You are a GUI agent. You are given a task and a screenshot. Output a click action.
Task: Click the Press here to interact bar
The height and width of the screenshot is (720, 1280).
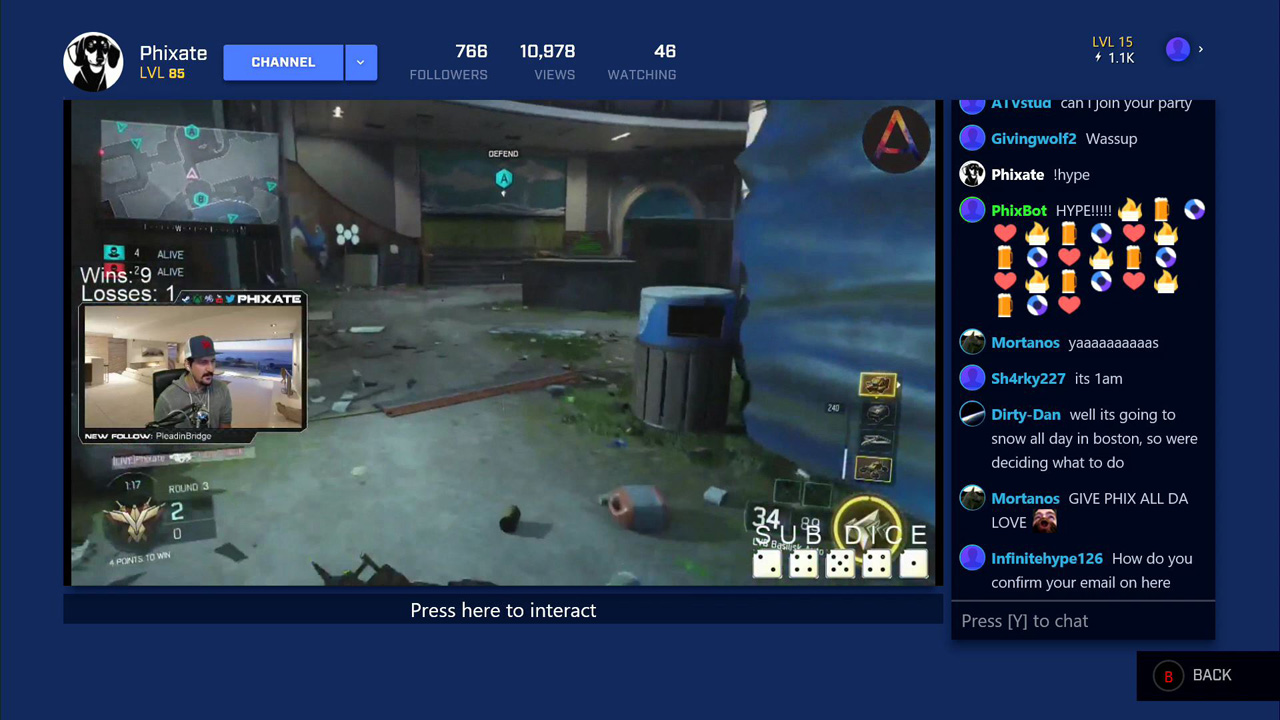(503, 610)
